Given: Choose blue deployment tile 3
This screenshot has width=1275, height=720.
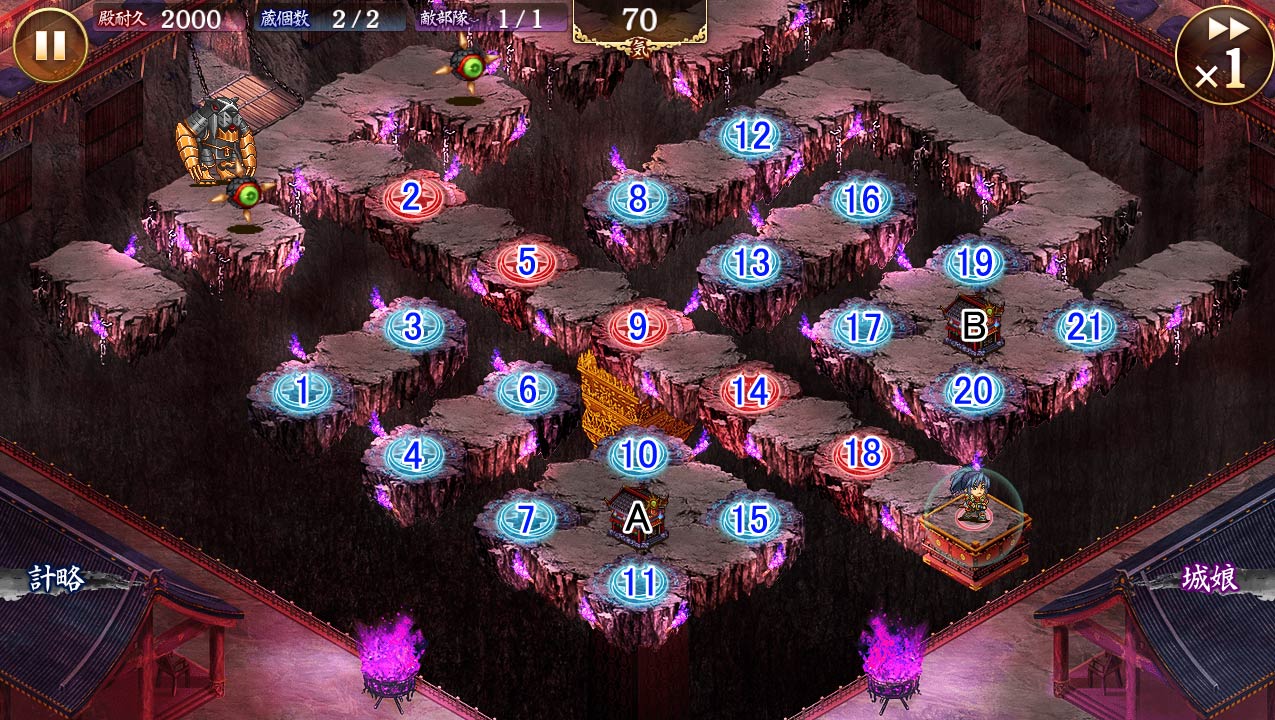Looking at the screenshot, I should coord(414,327).
